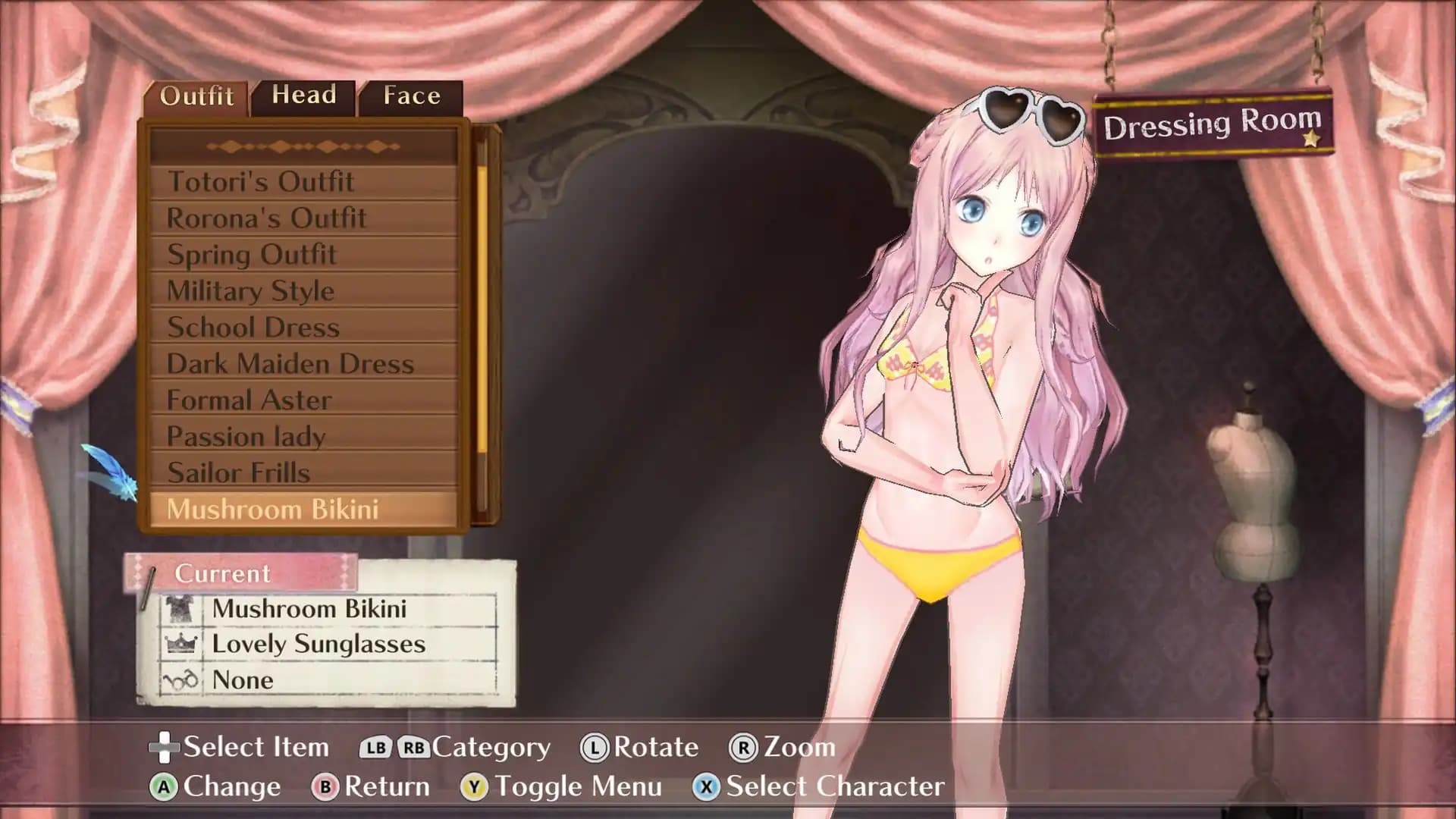Image resolution: width=1456 pixels, height=819 pixels.
Task: Select the Outfit tab
Action: point(196,96)
